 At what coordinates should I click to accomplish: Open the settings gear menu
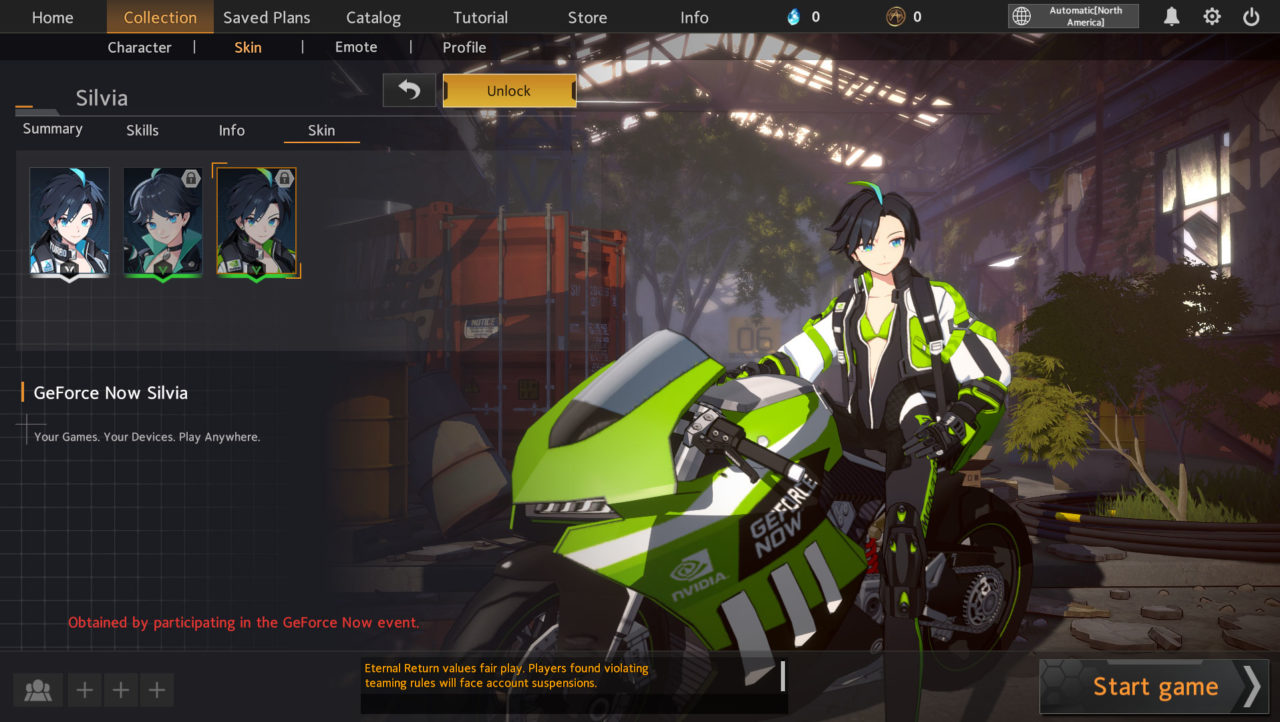pos(1212,17)
